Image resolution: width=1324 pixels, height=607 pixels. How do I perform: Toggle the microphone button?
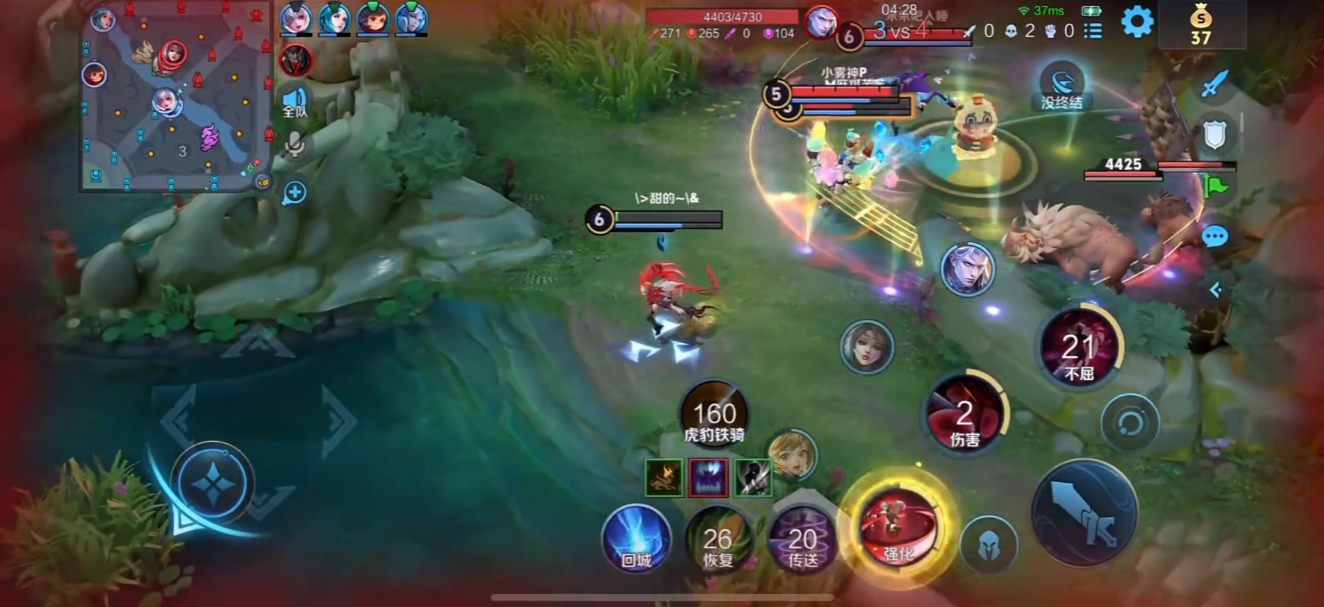(294, 144)
